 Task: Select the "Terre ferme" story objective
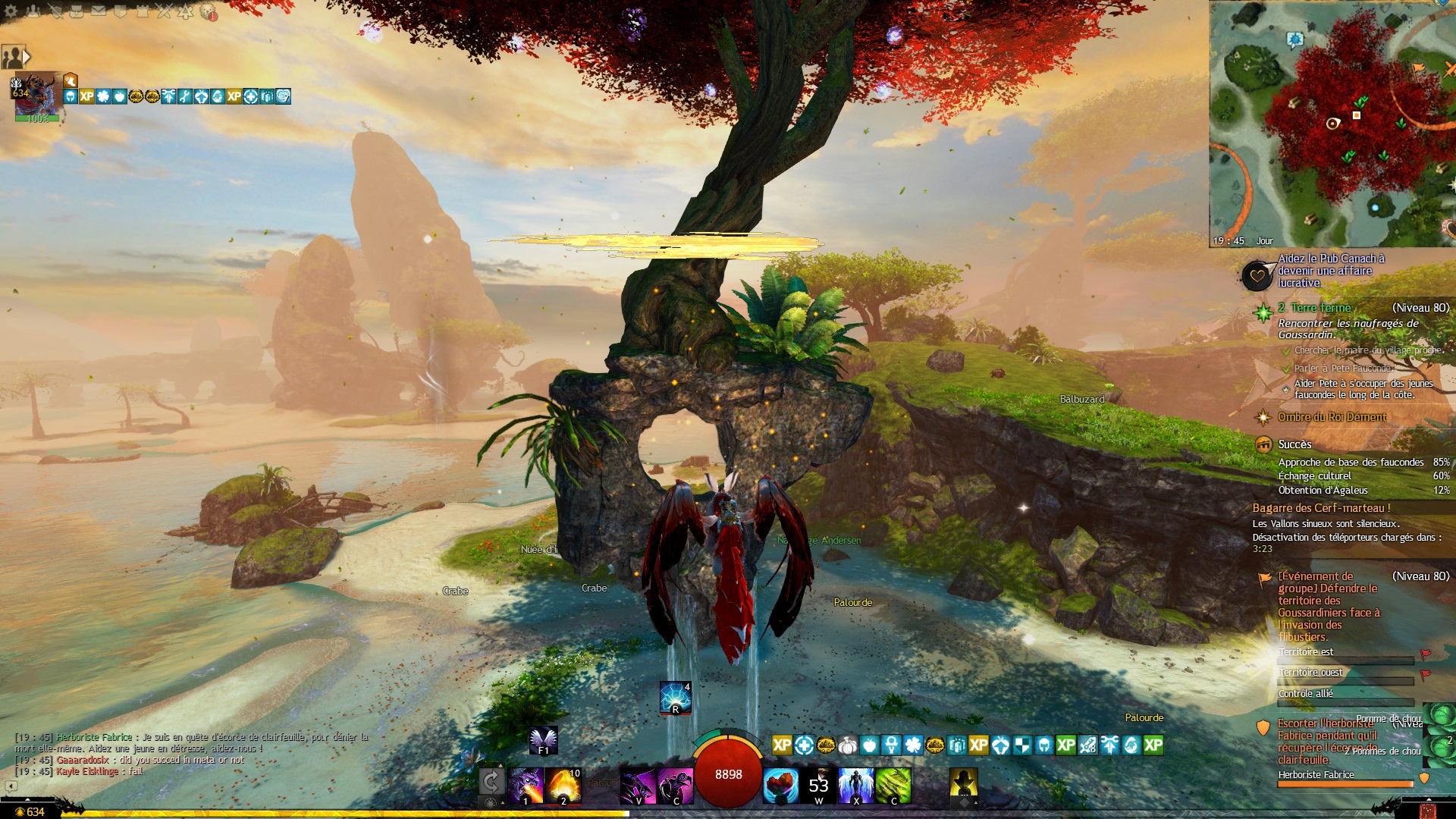1321,308
